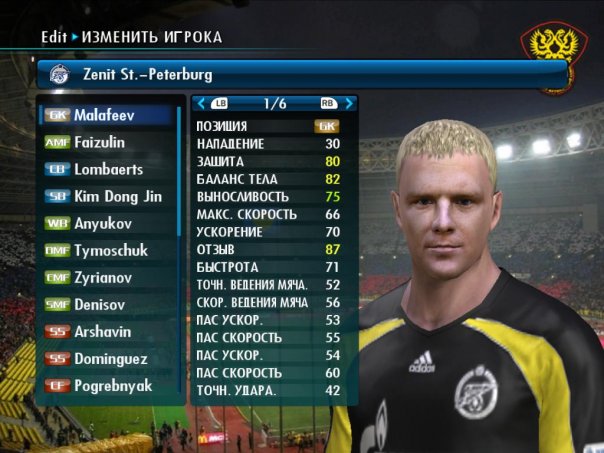Select the ВЫНОСЛИВОСТЬ stamina stat row

tap(268, 196)
